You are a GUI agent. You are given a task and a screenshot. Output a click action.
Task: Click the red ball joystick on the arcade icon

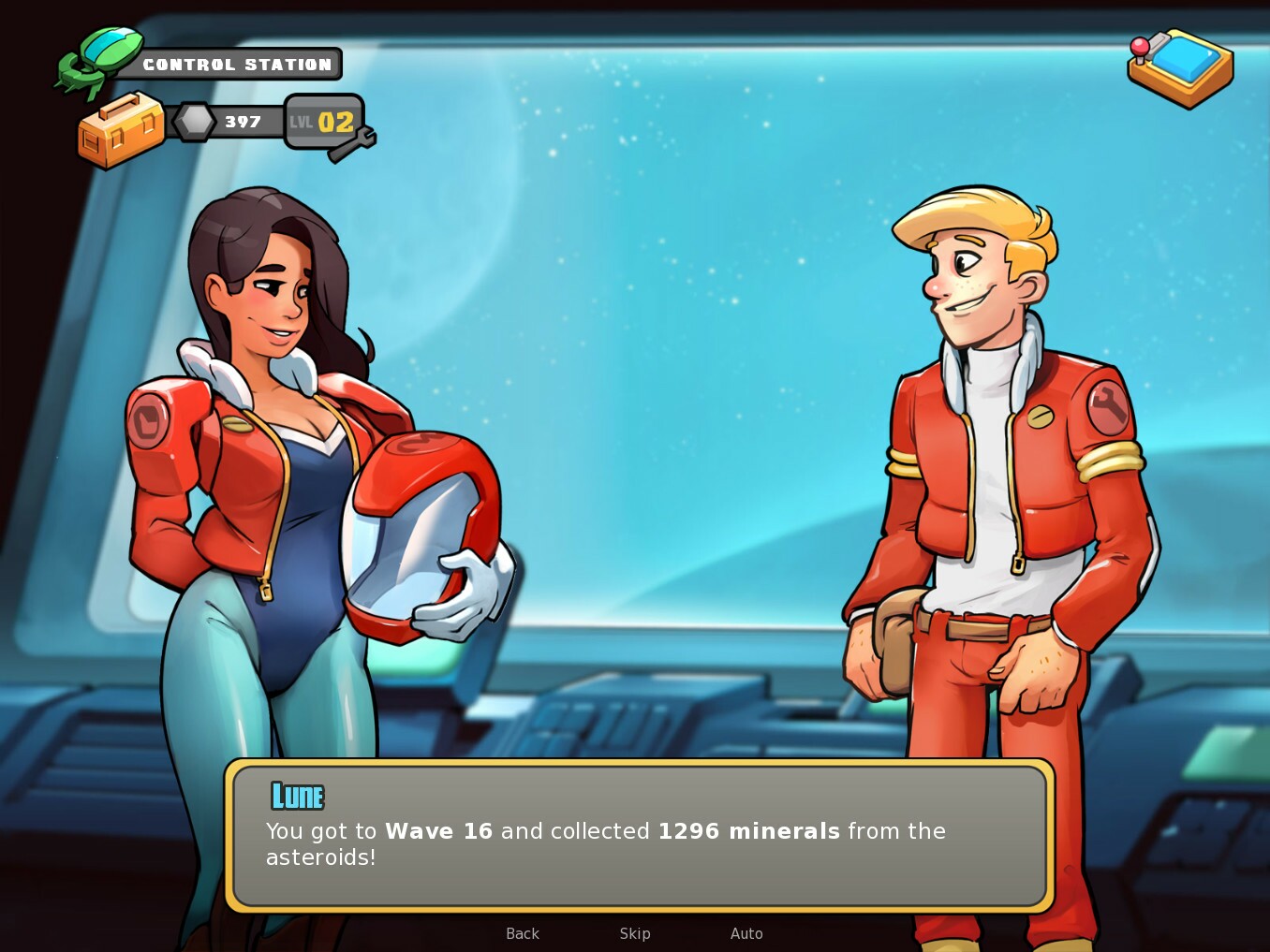pyautogui.click(x=1140, y=47)
